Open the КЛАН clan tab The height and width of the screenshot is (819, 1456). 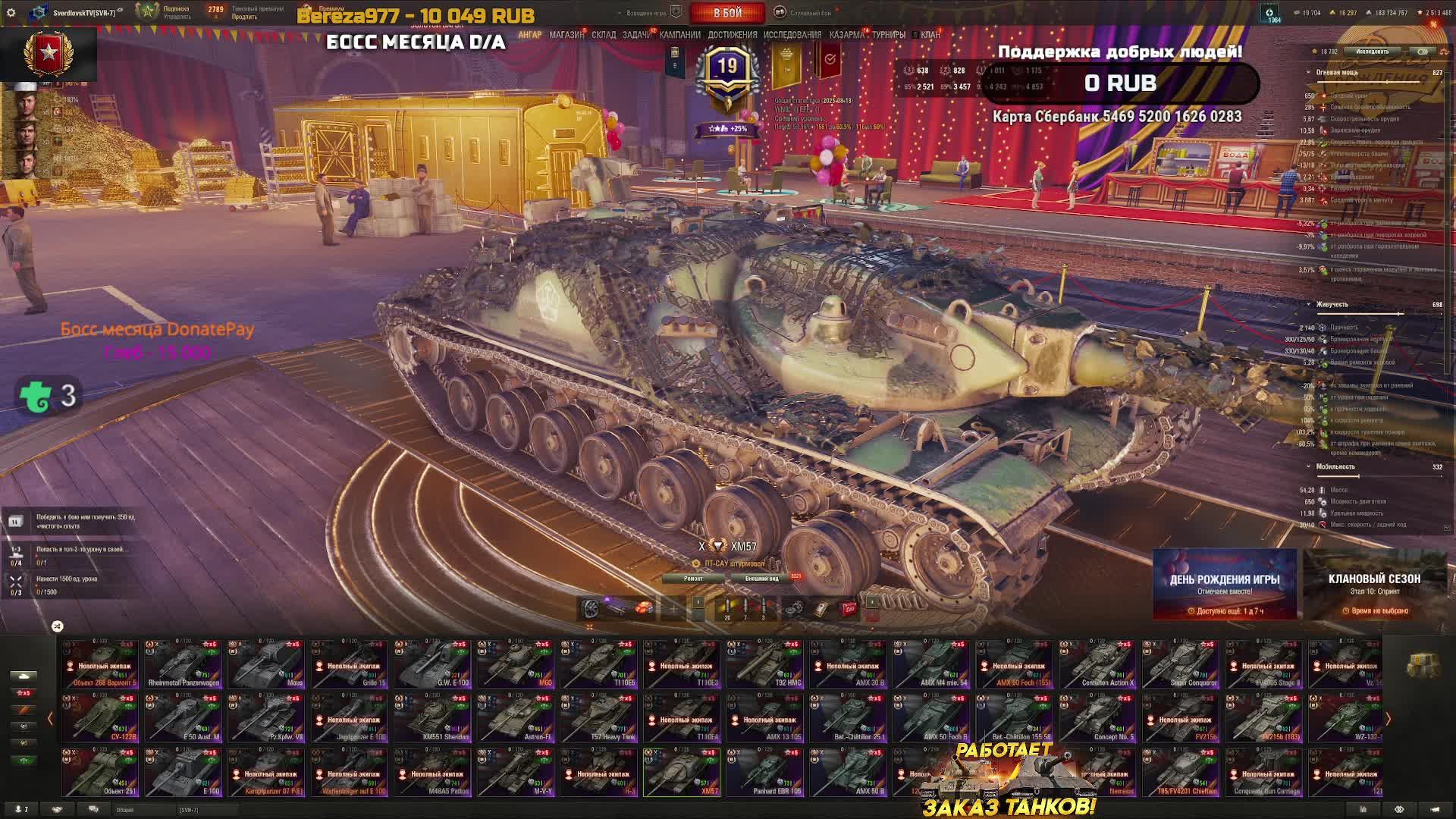pyautogui.click(x=930, y=35)
